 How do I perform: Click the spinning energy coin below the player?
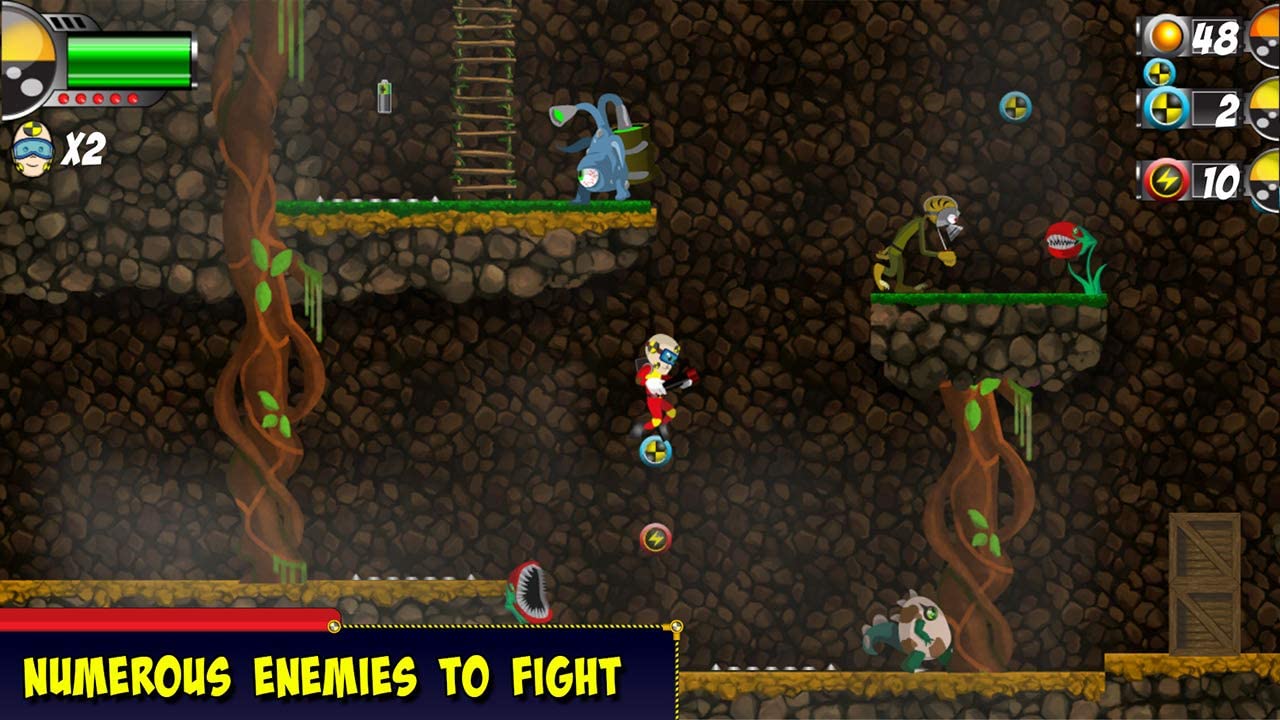tap(653, 539)
